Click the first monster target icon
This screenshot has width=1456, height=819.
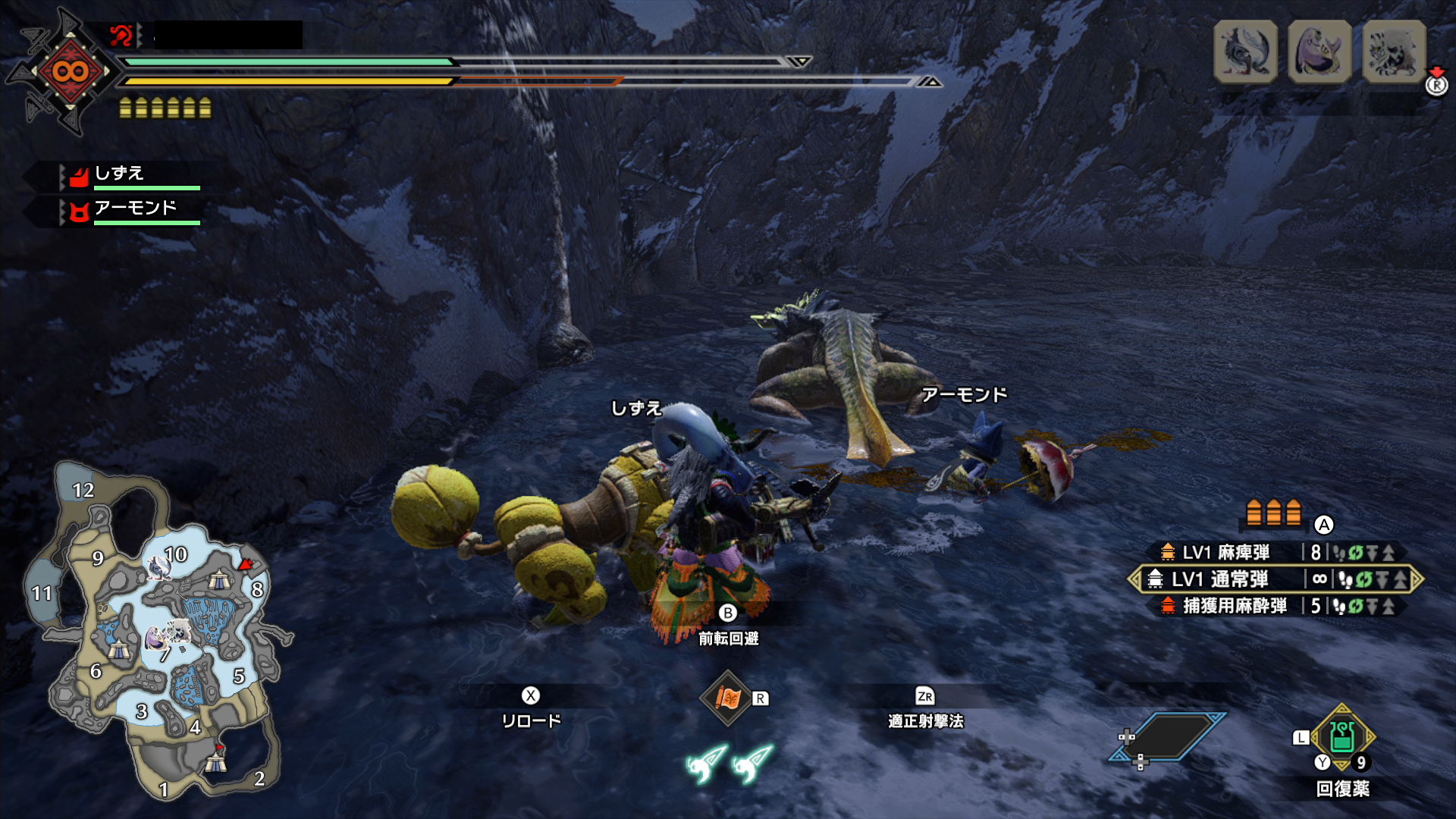tap(1245, 52)
